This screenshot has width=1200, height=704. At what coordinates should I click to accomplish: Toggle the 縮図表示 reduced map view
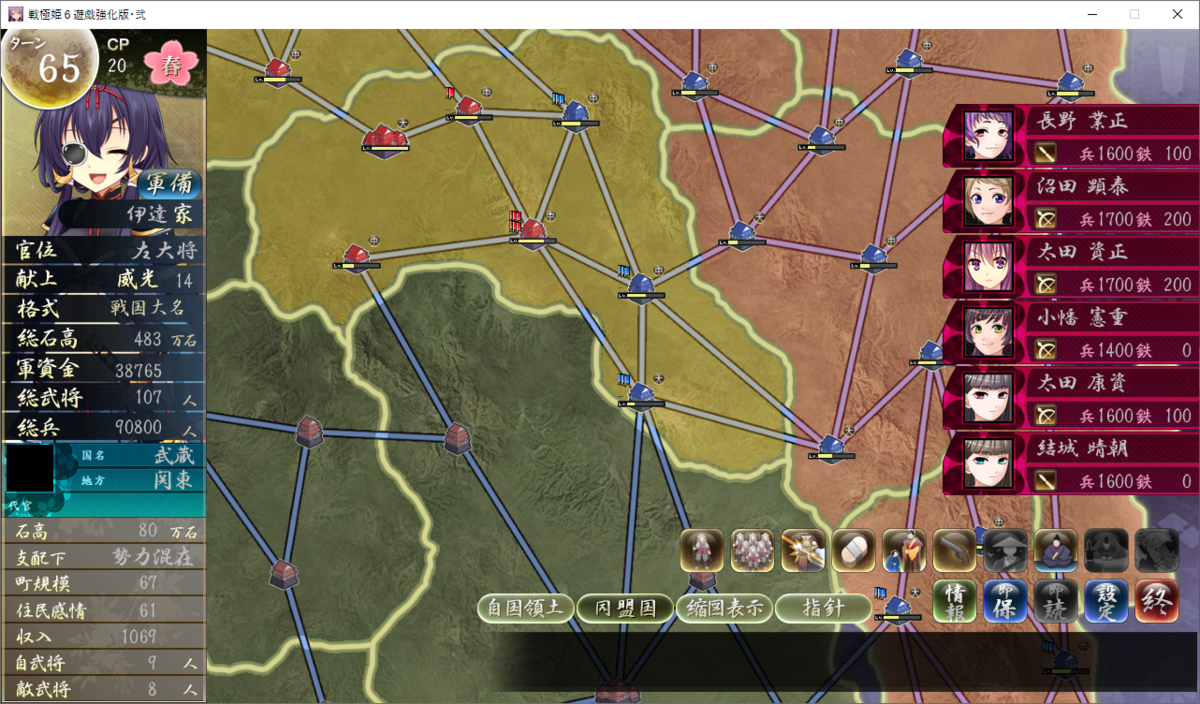725,608
